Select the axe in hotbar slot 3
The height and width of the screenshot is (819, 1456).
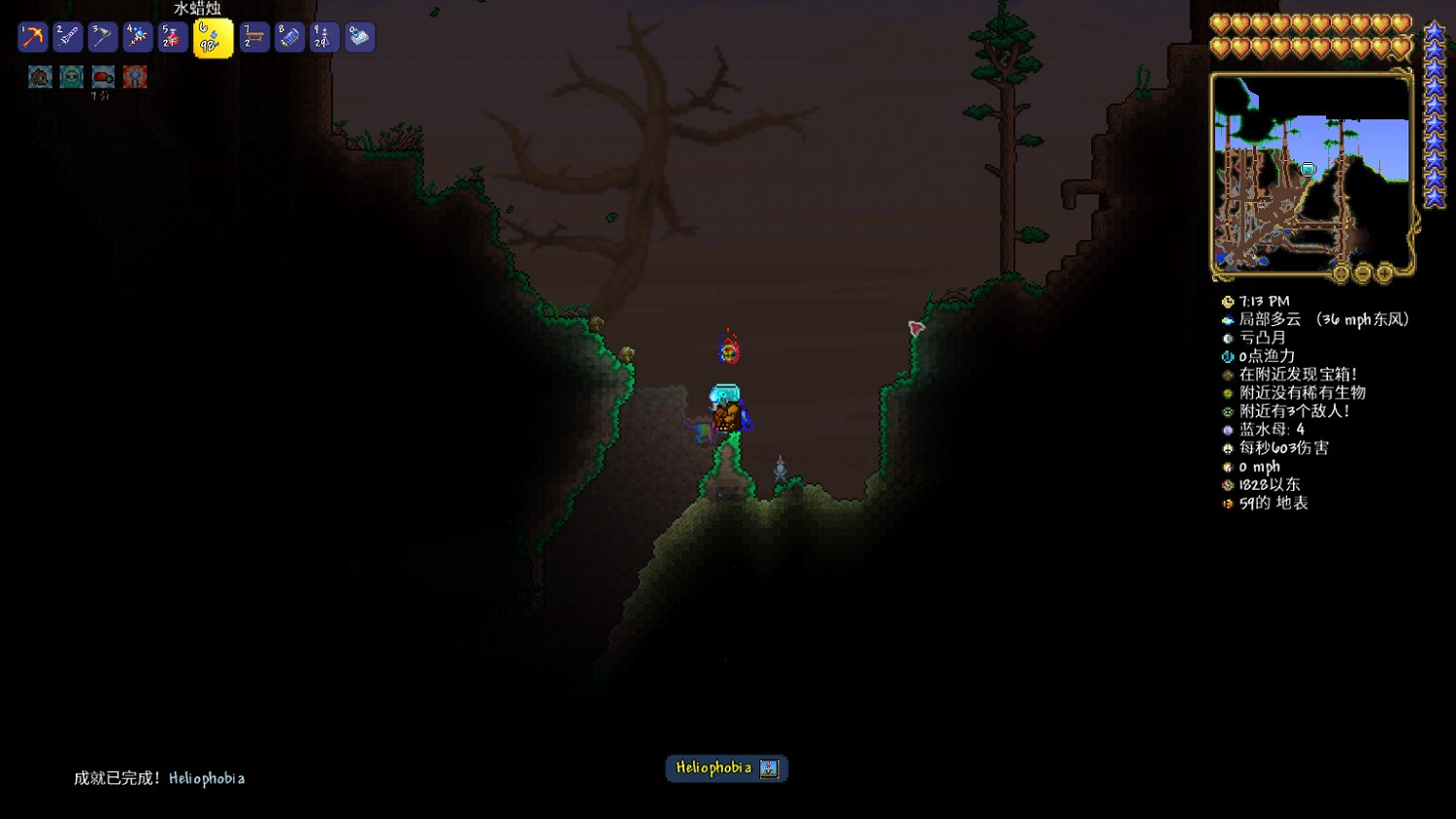pyautogui.click(x=101, y=36)
